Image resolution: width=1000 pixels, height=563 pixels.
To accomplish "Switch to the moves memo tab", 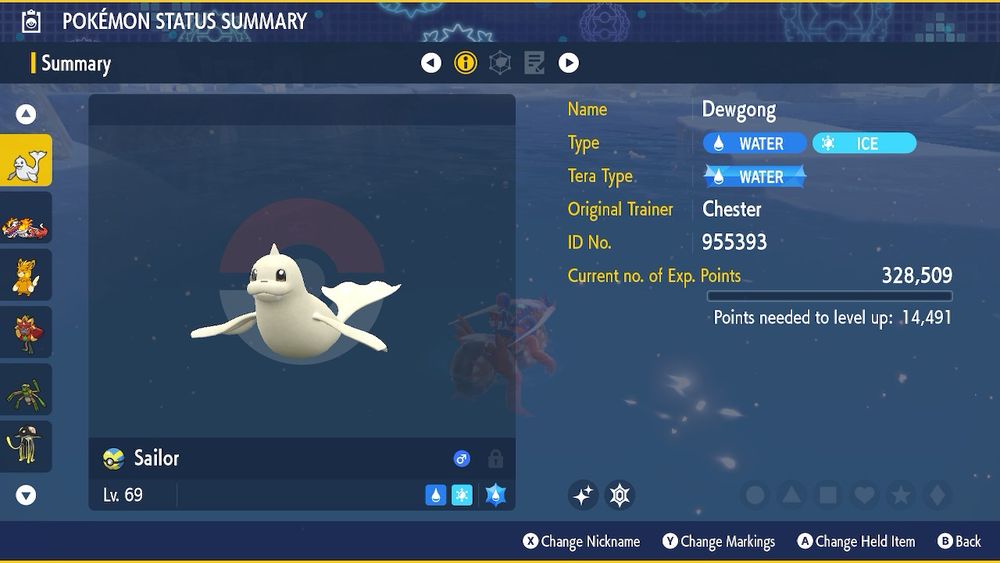I will 534,63.
